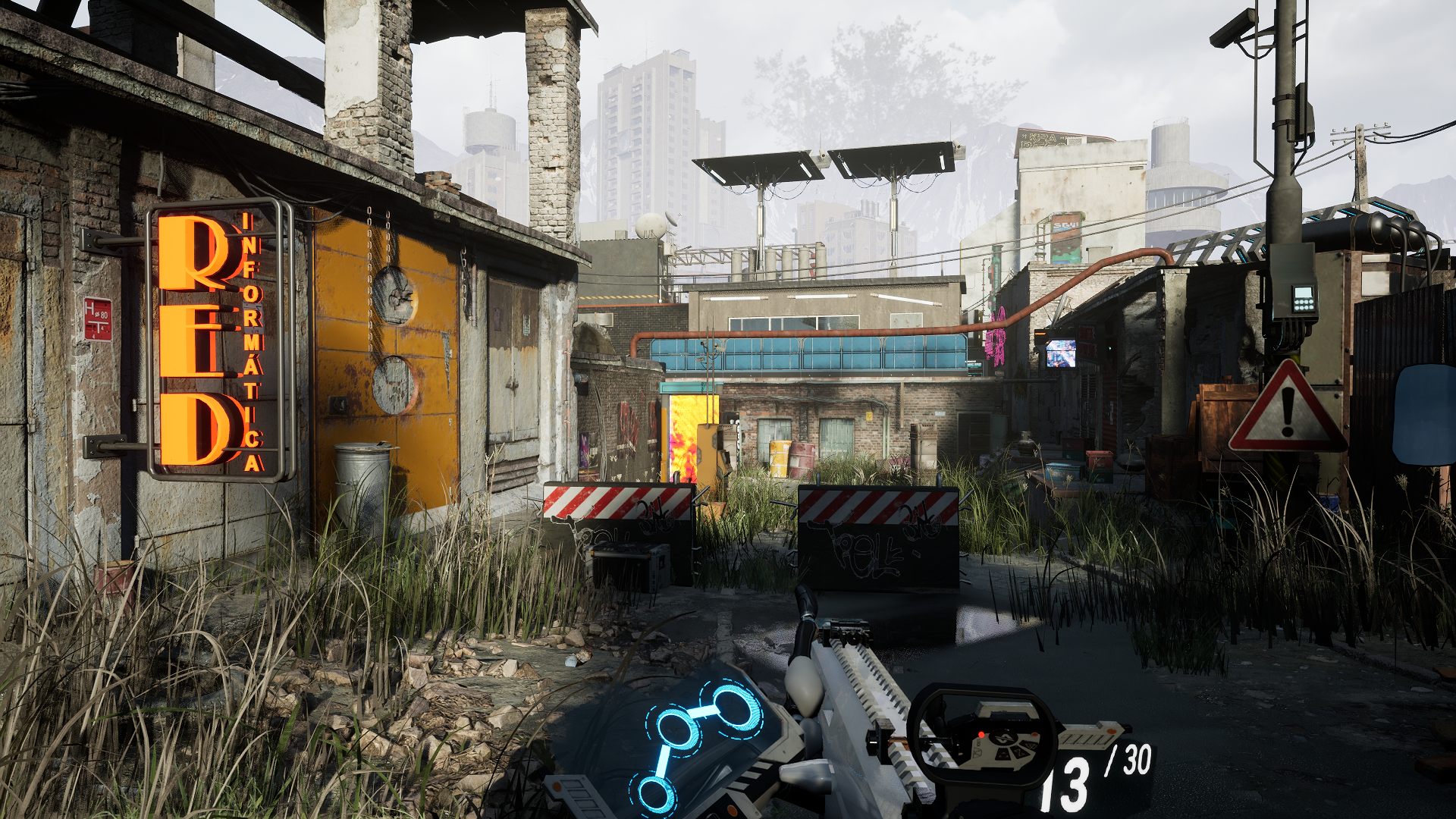Click the glowing RED neon sign
The height and width of the screenshot is (819, 1456).
click(x=193, y=341)
